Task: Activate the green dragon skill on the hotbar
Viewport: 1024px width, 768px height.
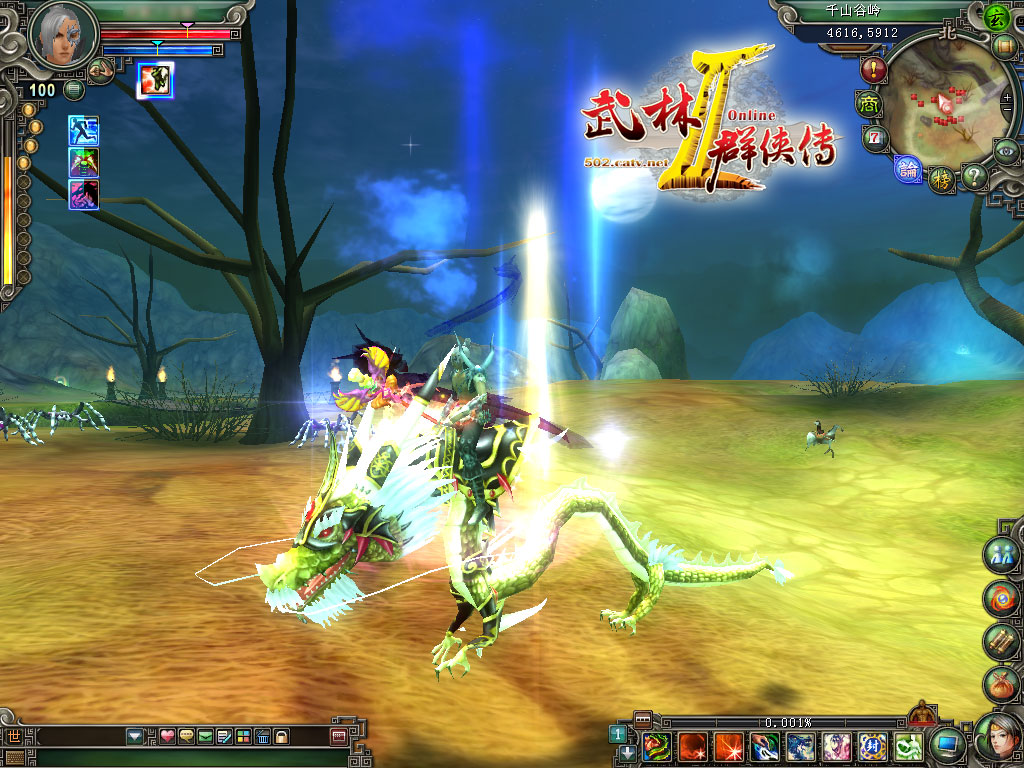Action: (x=657, y=746)
